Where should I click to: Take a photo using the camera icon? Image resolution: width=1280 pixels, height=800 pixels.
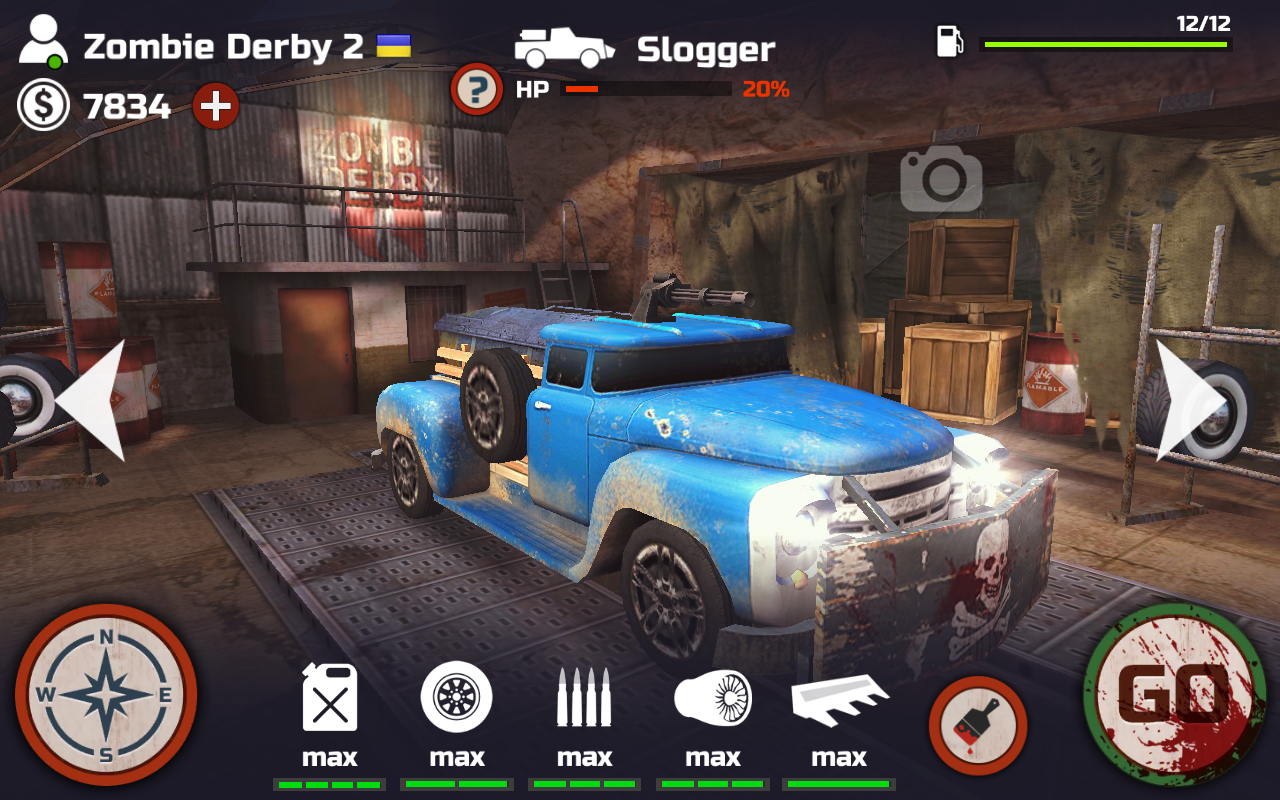(x=941, y=178)
